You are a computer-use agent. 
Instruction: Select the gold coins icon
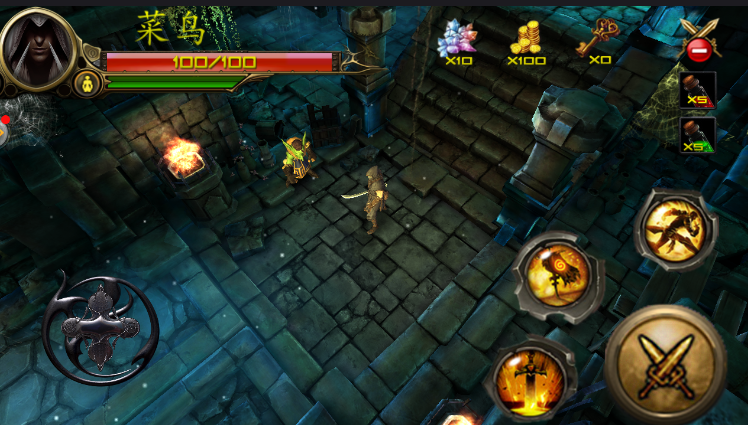point(526,38)
